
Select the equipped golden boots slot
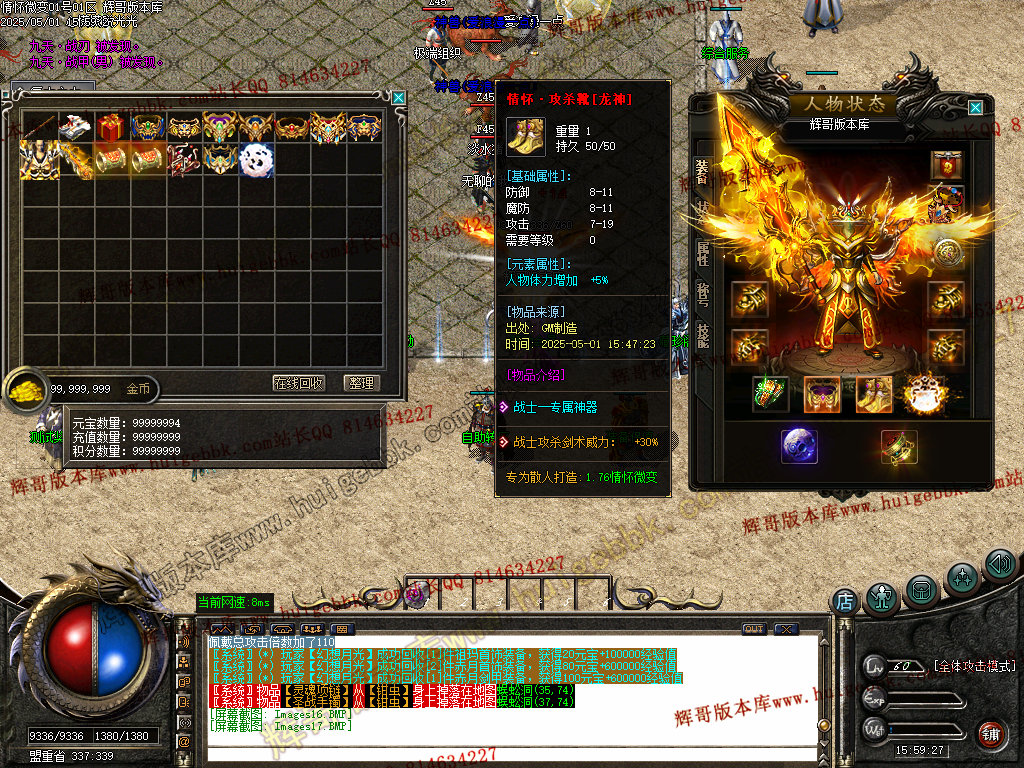coord(874,394)
